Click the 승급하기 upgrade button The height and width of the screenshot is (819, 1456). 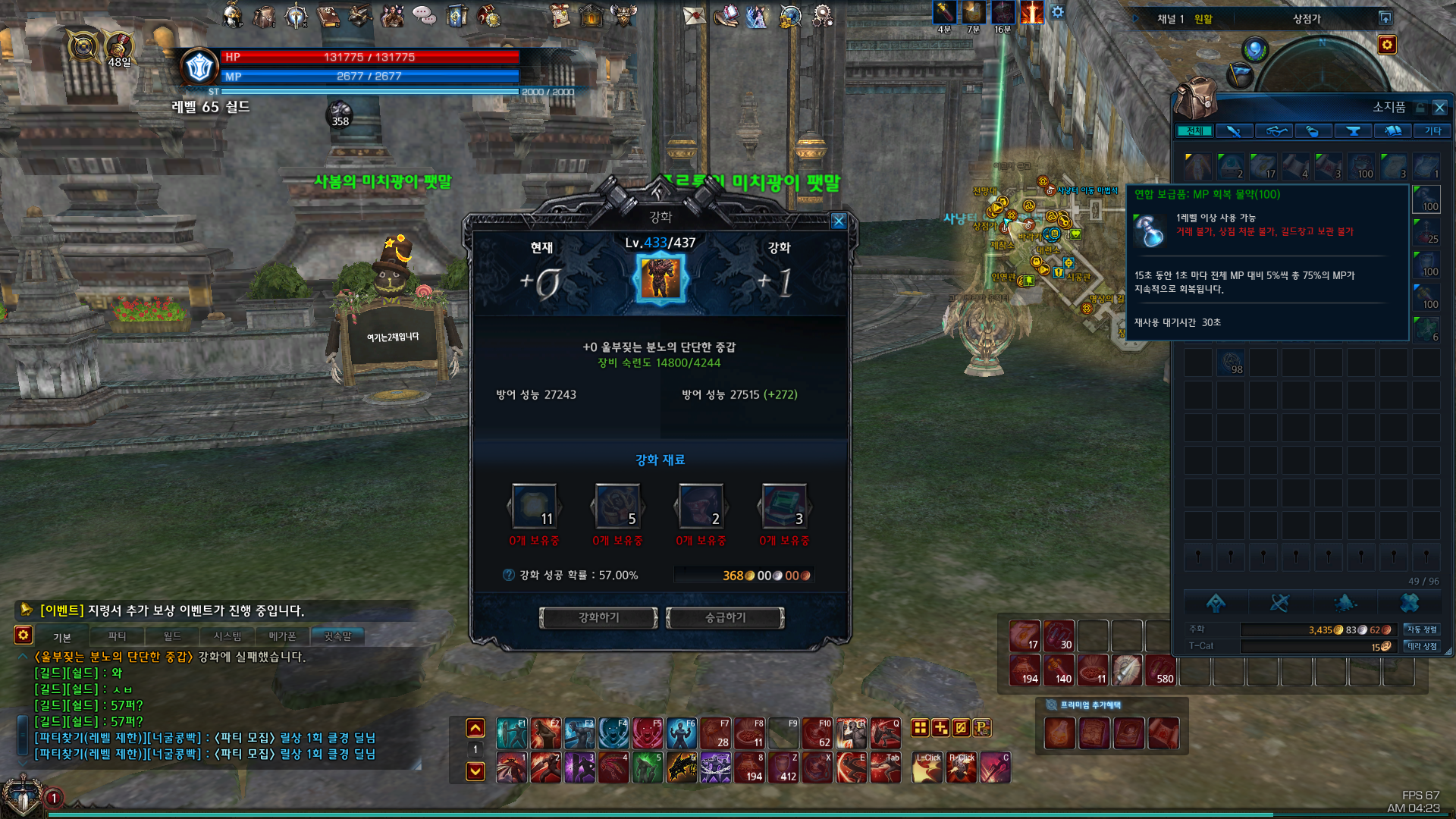point(725,618)
